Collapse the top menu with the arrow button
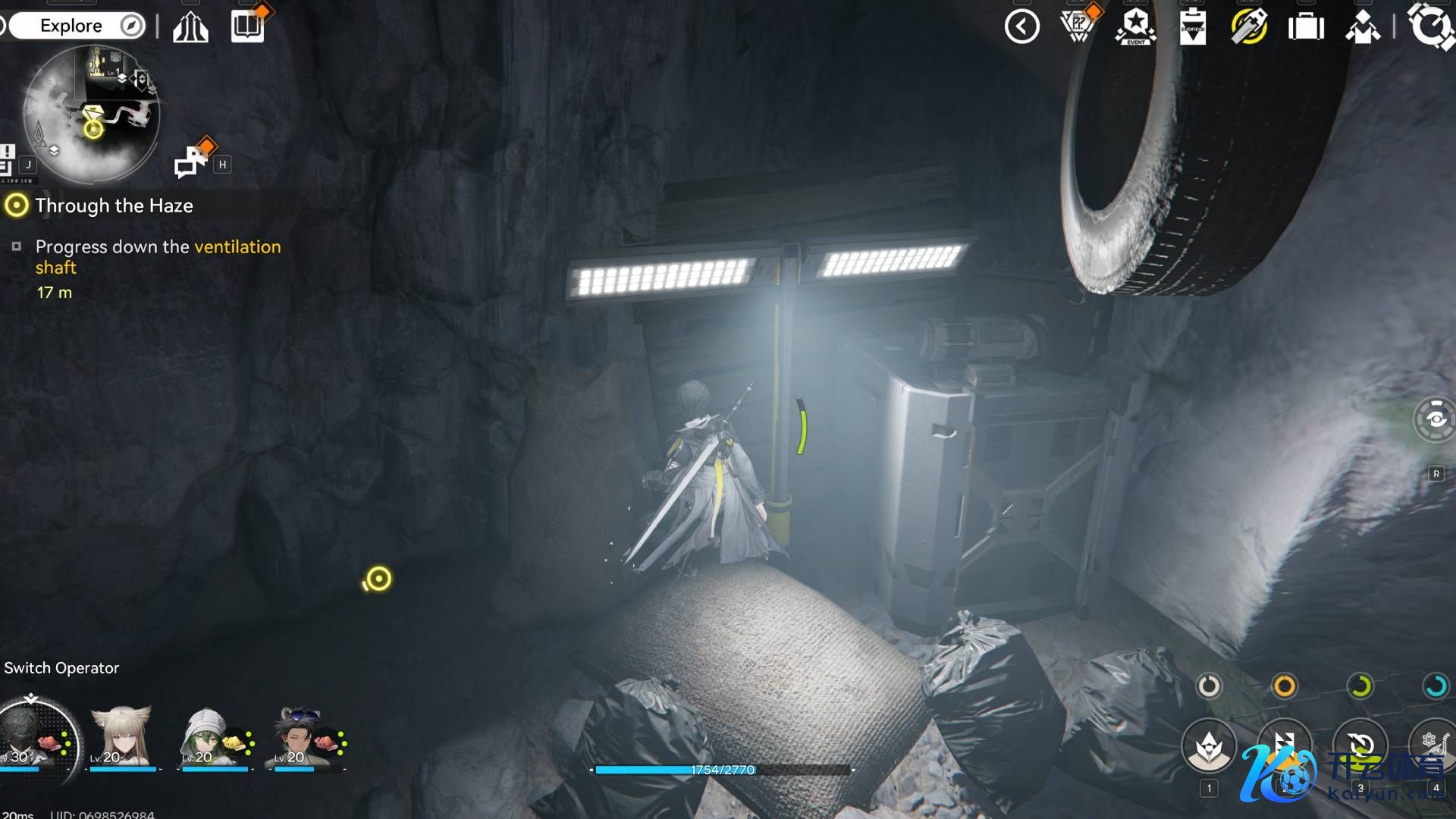Image resolution: width=1456 pixels, height=819 pixels. click(1021, 27)
